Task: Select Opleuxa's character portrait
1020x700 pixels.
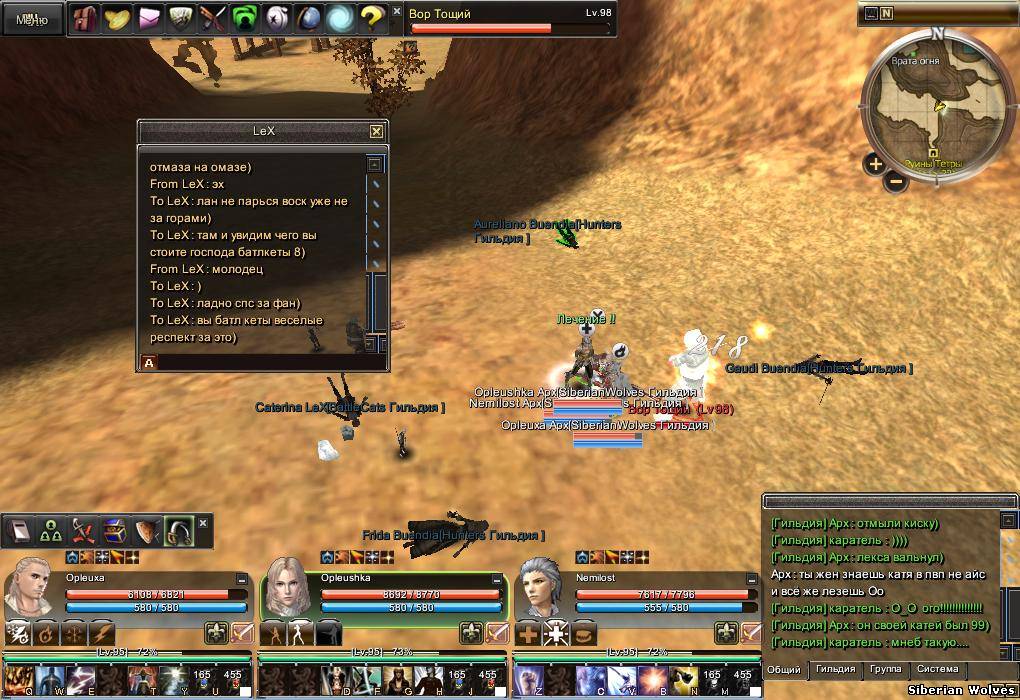Action: pos(30,590)
